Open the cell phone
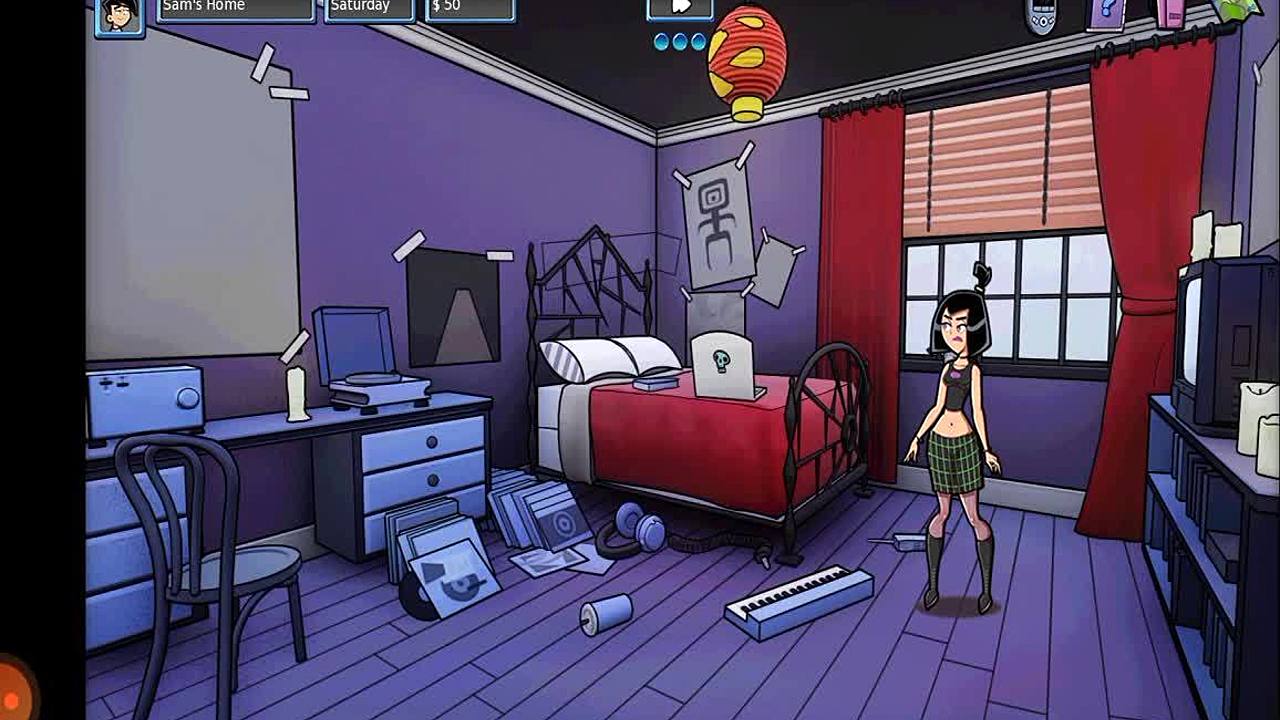The image size is (1280, 720). point(1041,15)
